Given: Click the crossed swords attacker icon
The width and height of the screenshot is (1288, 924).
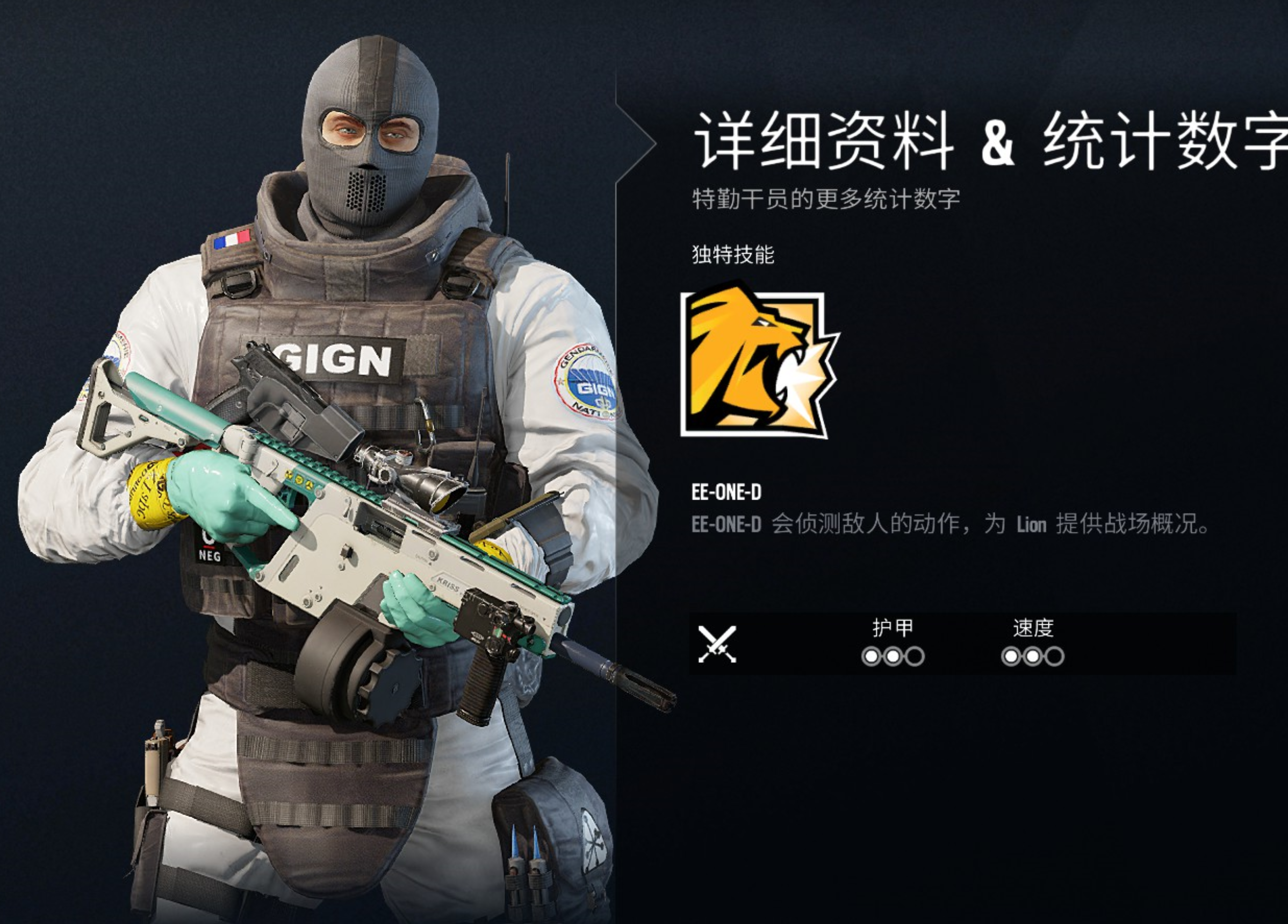Looking at the screenshot, I should click(x=717, y=644).
